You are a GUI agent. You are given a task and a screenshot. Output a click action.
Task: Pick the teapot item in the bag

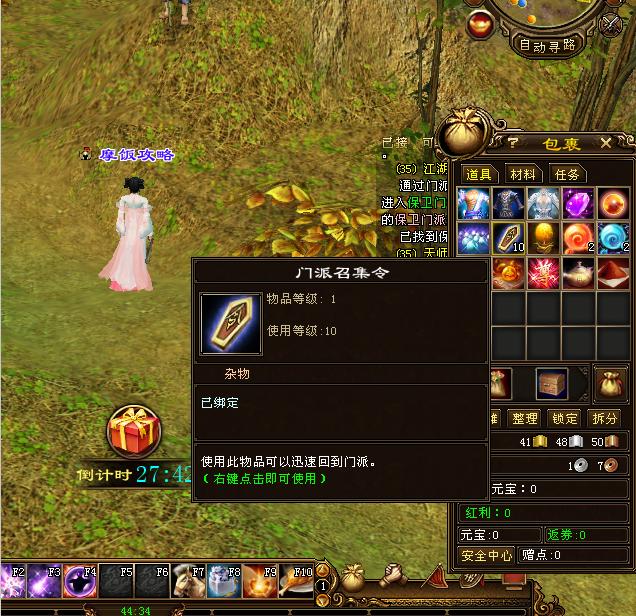click(578, 273)
